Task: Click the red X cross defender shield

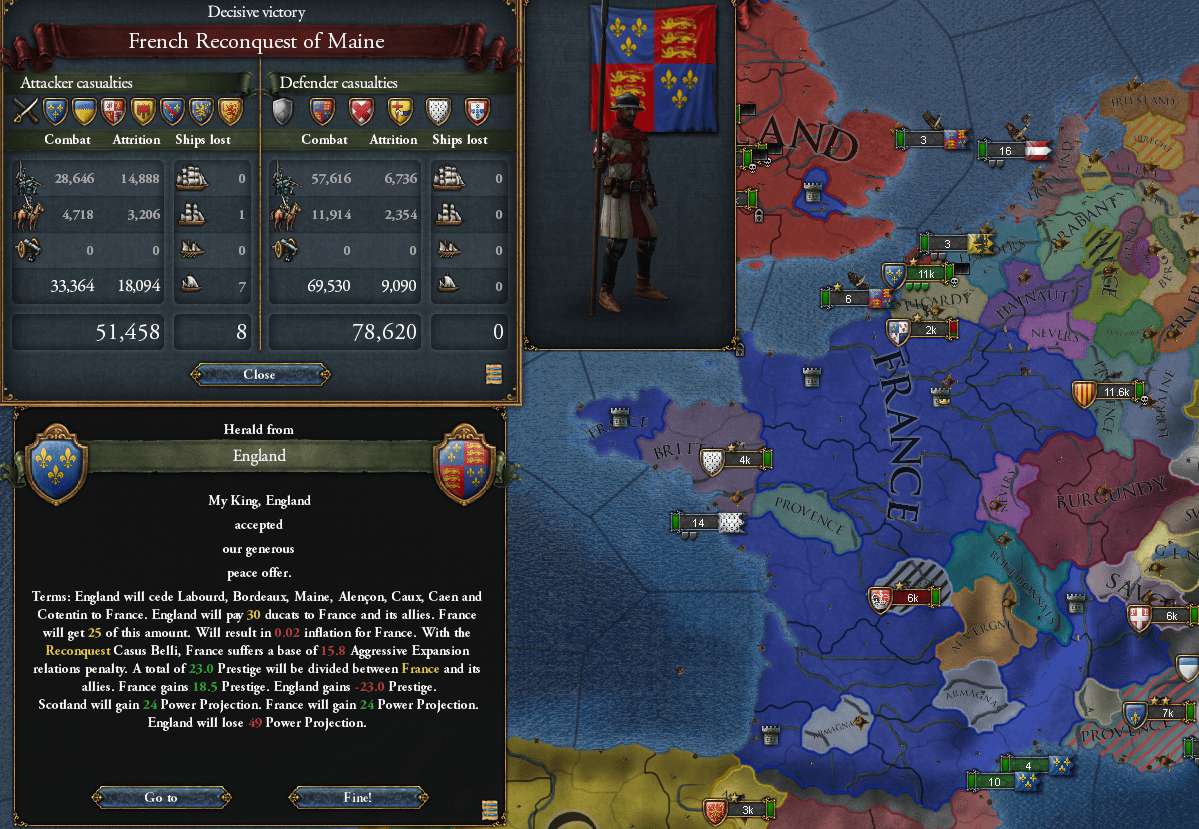Action: (361, 109)
